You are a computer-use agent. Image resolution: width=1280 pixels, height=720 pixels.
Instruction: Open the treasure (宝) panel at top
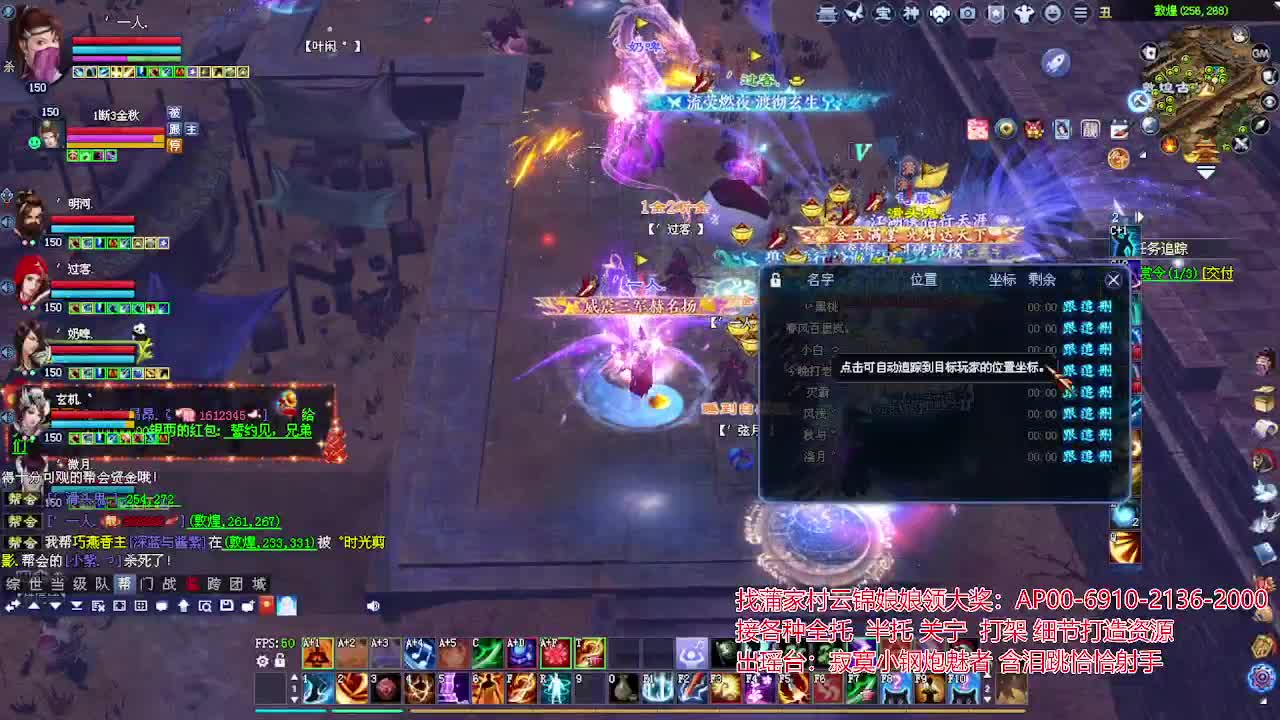882,13
